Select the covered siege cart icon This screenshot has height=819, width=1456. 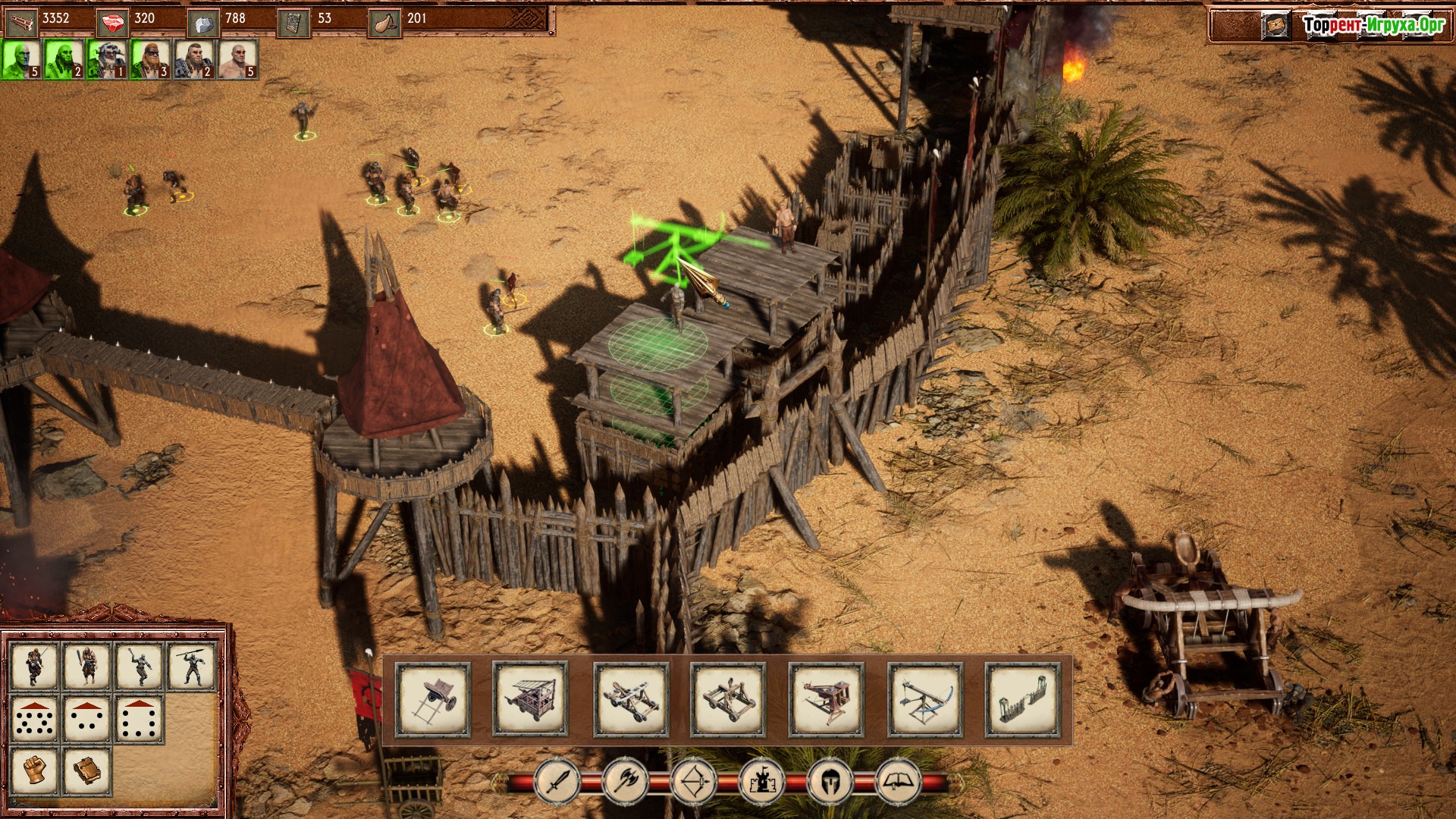coord(530,699)
